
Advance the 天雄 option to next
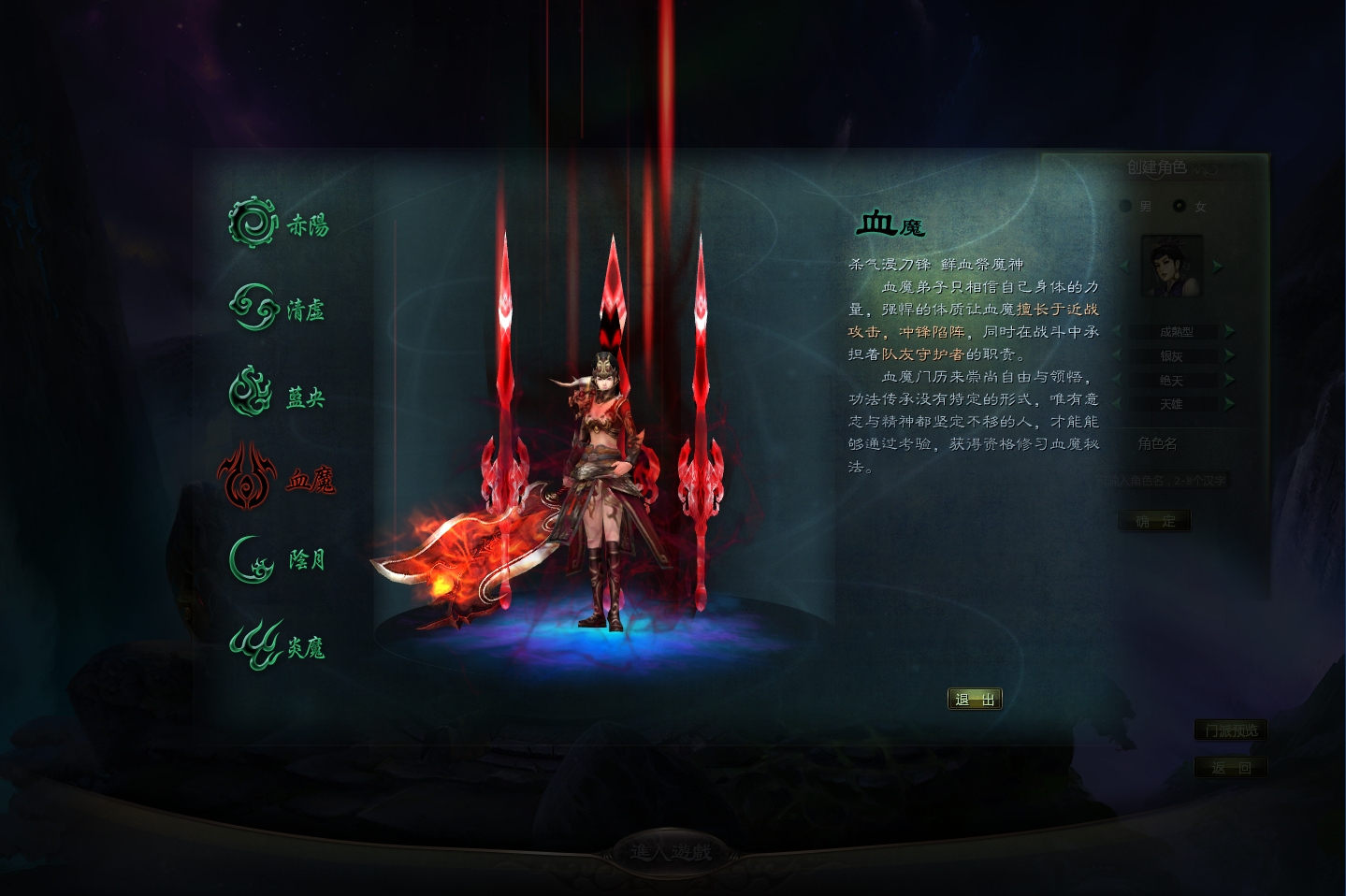(1229, 404)
